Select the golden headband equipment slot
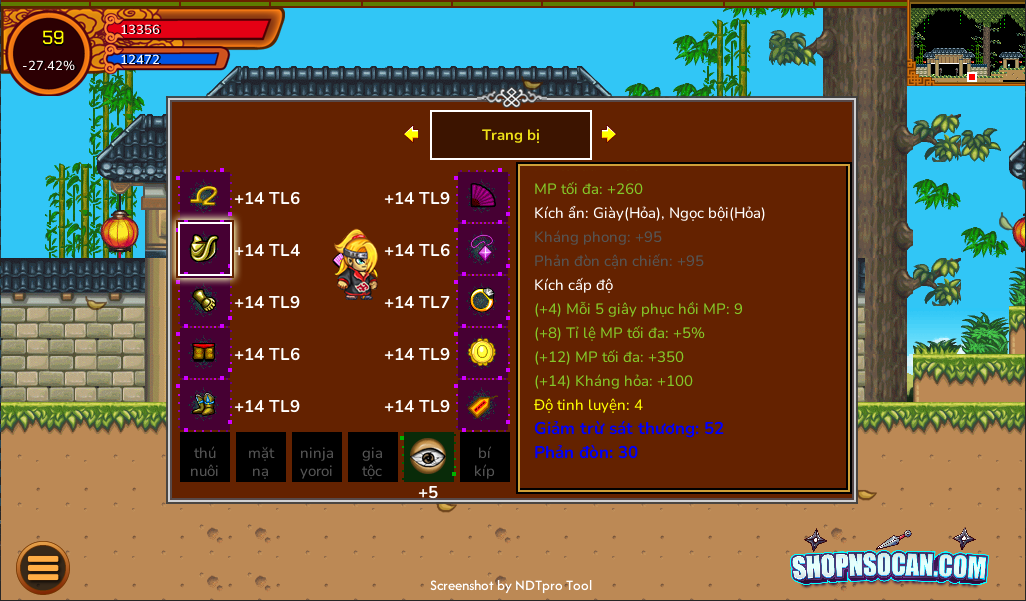 (205, 197)
